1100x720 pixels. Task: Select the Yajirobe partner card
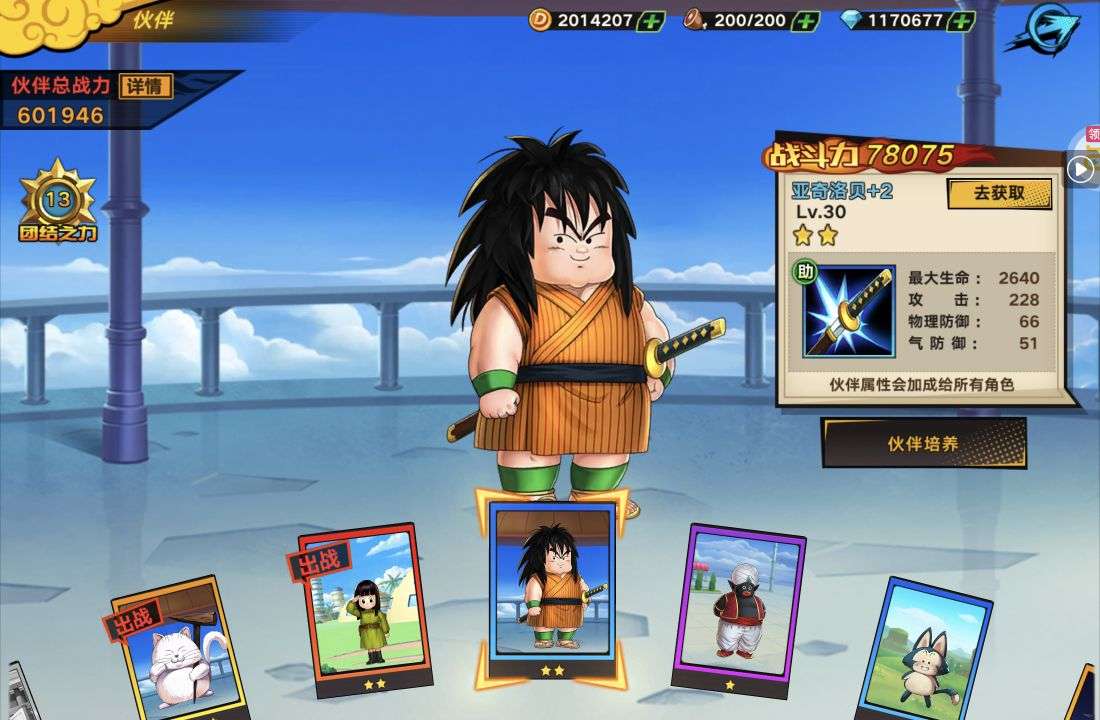552,583
